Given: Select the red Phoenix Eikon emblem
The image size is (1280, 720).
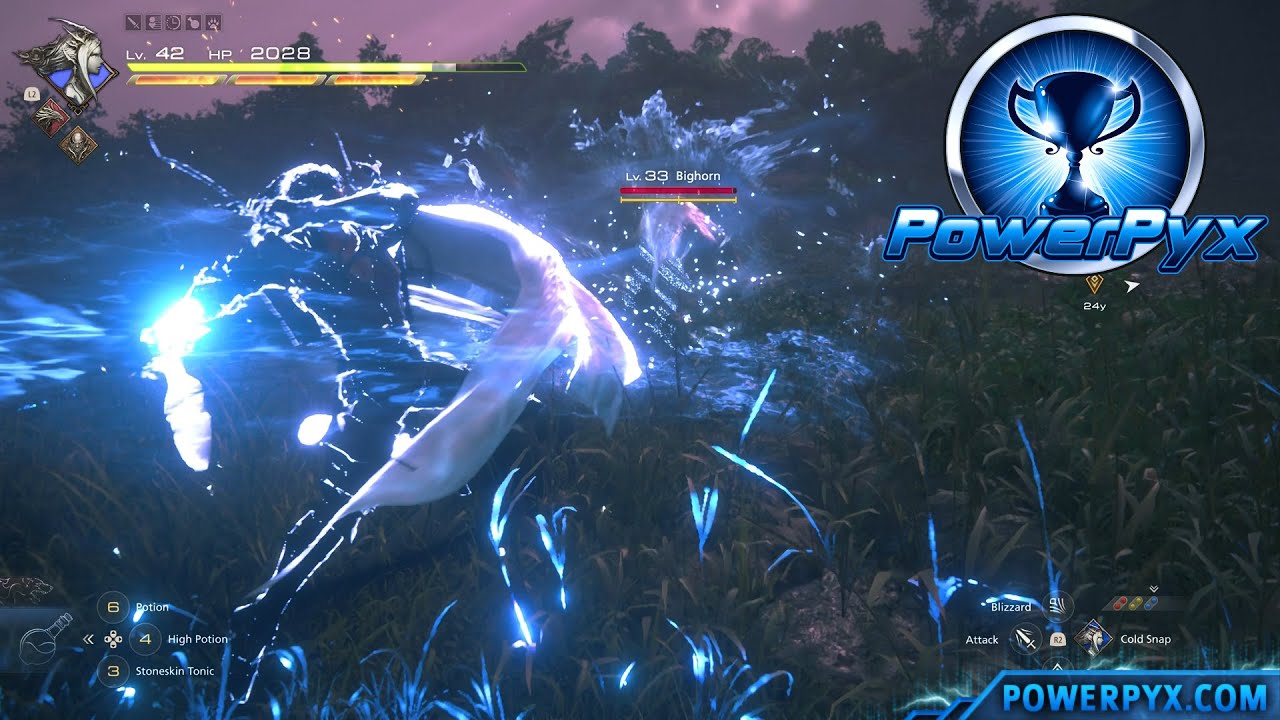Looking at the screenshot, I should (50, 116).
